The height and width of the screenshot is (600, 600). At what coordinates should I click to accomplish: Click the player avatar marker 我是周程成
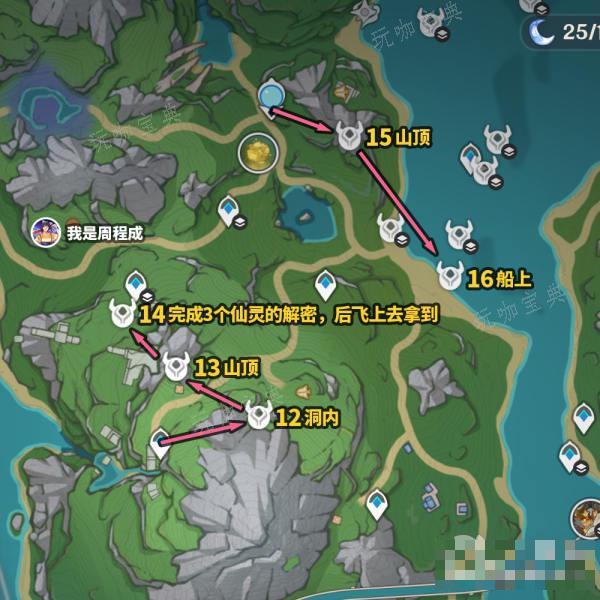[x=43, y=232]
